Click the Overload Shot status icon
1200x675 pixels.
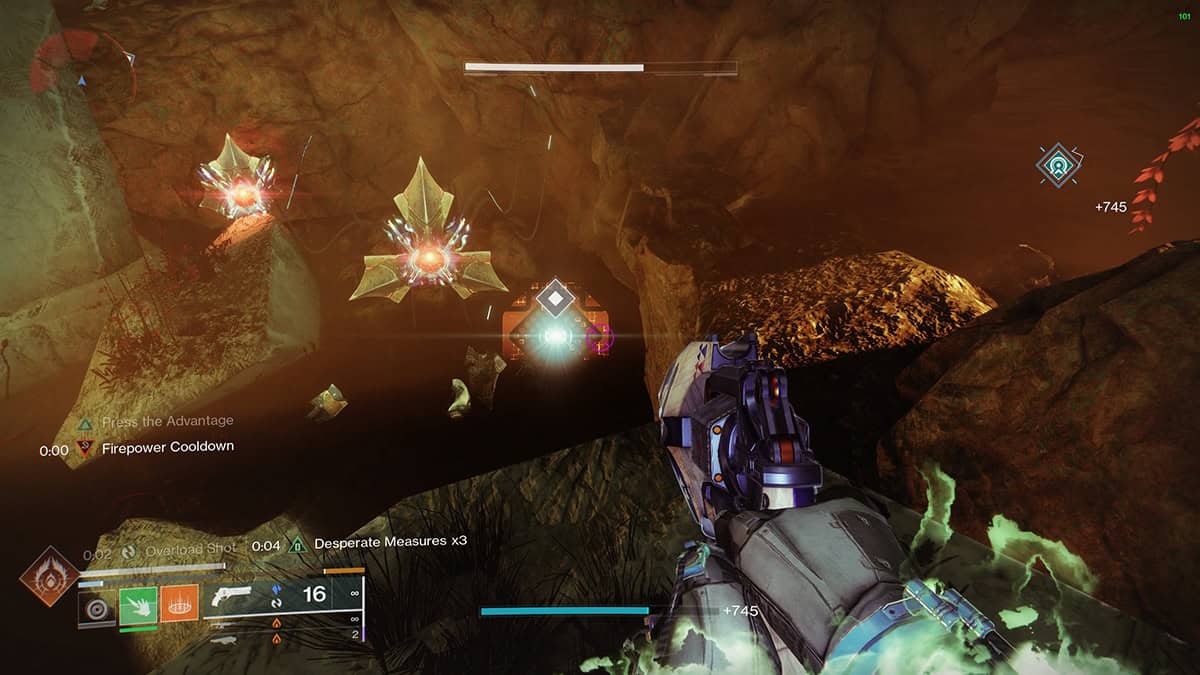point(129,550)
